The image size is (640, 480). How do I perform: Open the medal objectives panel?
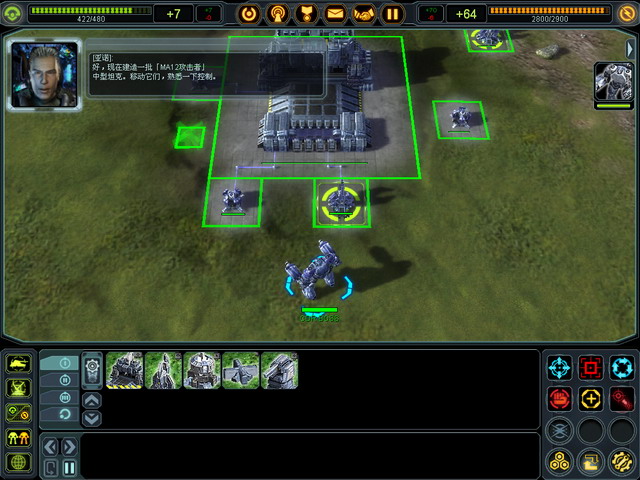[x=306, y=14]
